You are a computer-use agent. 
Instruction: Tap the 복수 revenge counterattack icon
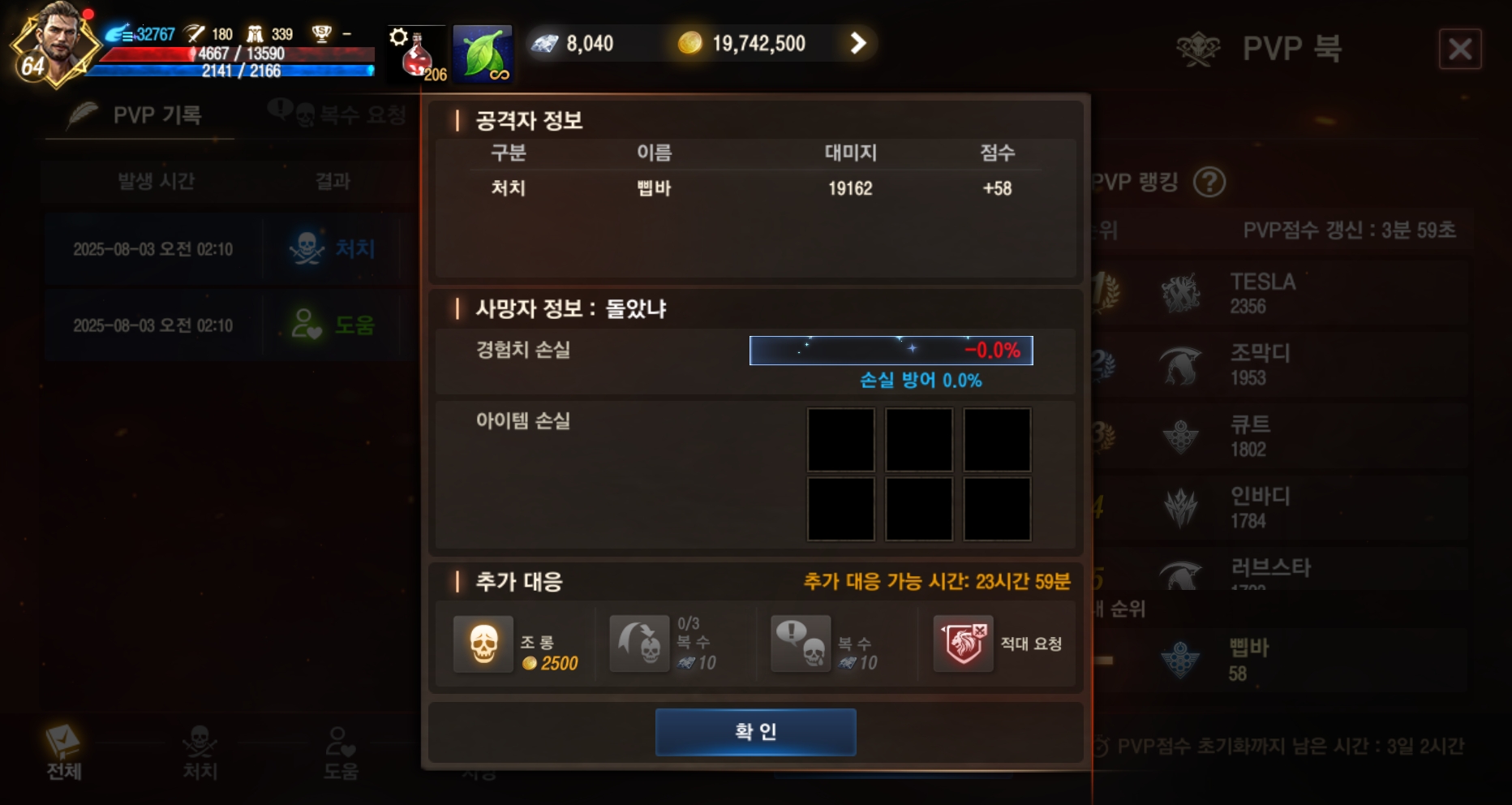640,644
